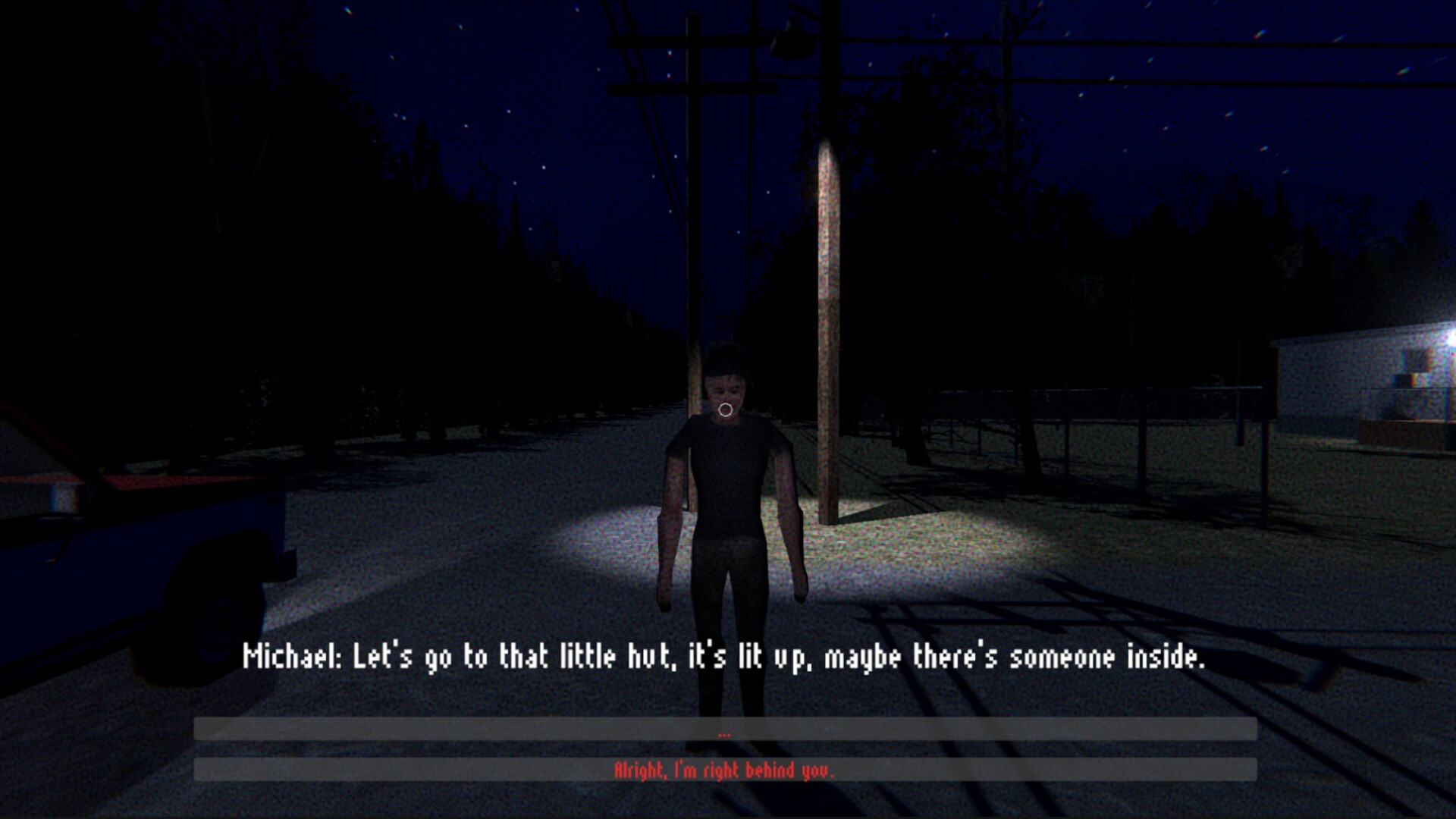1456x819 pixels.
Task: Click the circular crosshair reticle
Action: tap(726, 410)
